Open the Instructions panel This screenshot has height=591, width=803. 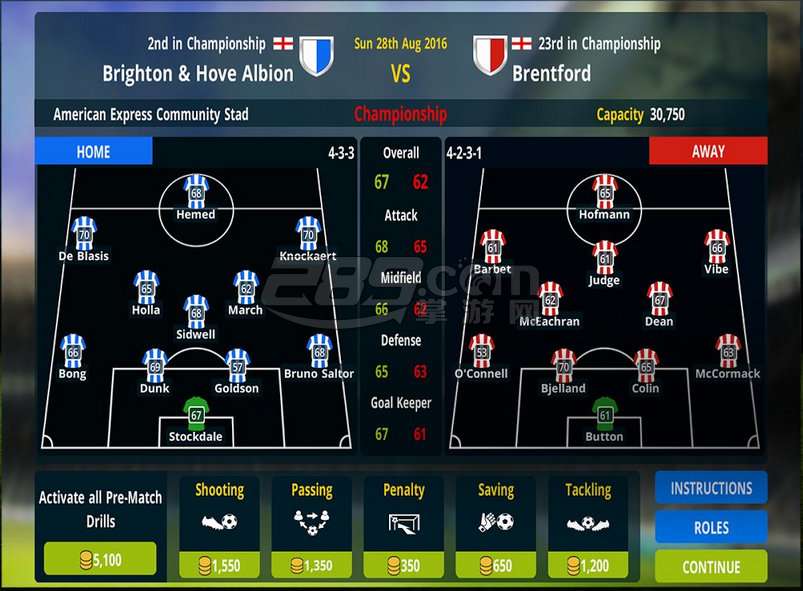[711, 488]
